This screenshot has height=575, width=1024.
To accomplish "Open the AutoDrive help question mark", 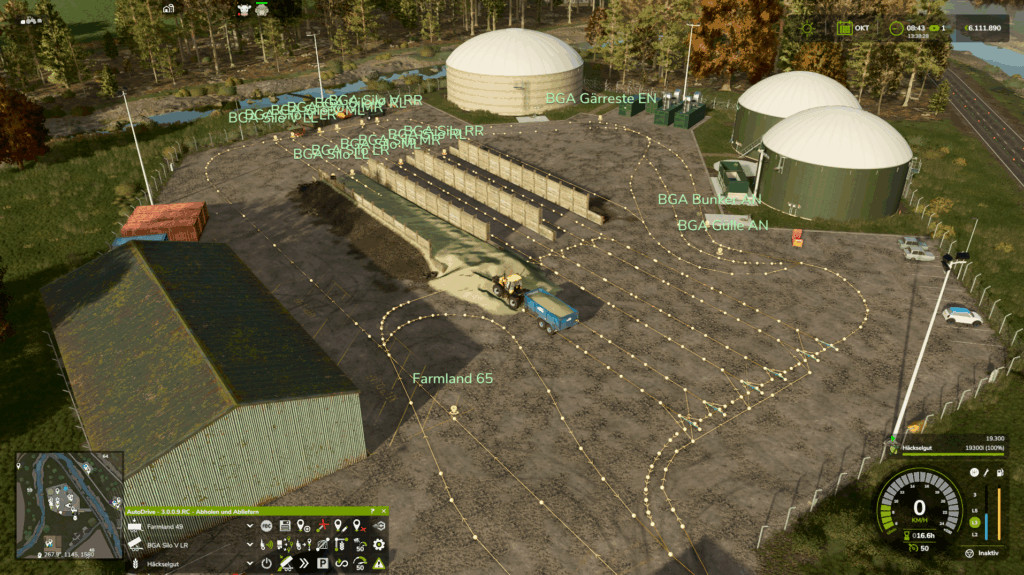I will [x=371, y=511].
